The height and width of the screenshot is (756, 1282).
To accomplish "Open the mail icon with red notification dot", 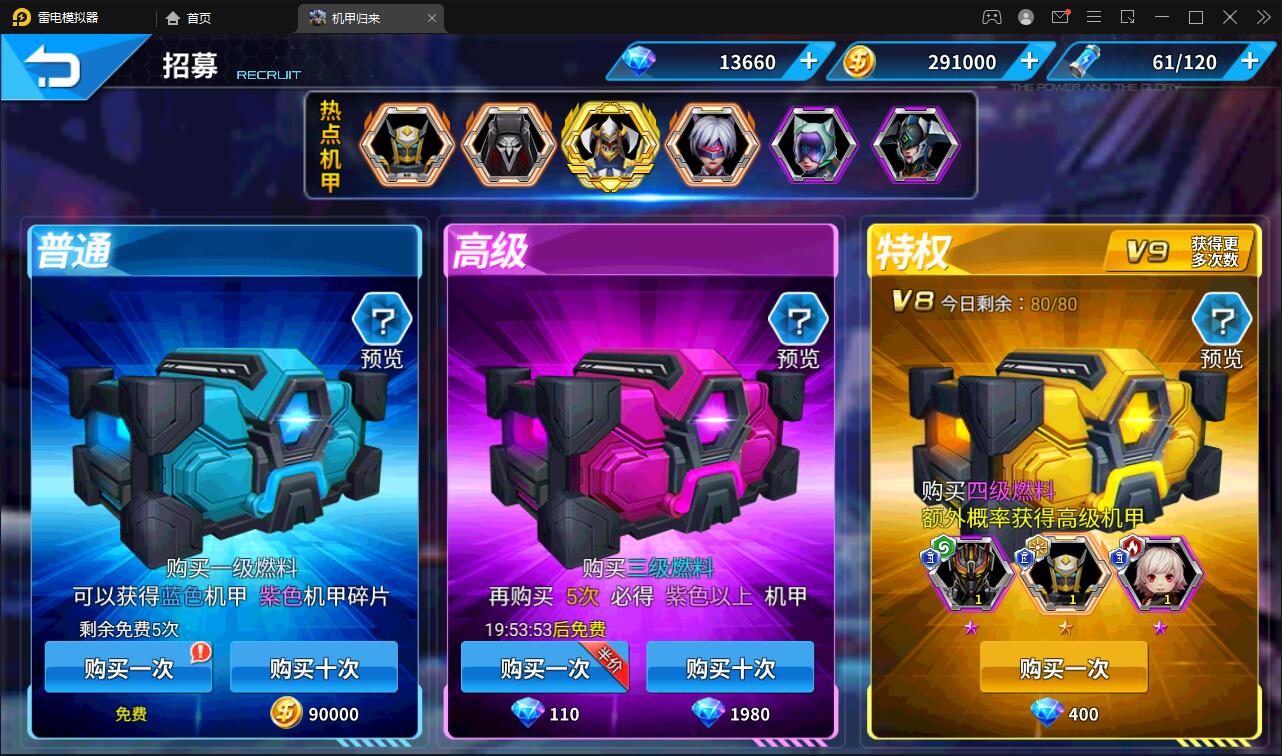I will pos(1062,17).
